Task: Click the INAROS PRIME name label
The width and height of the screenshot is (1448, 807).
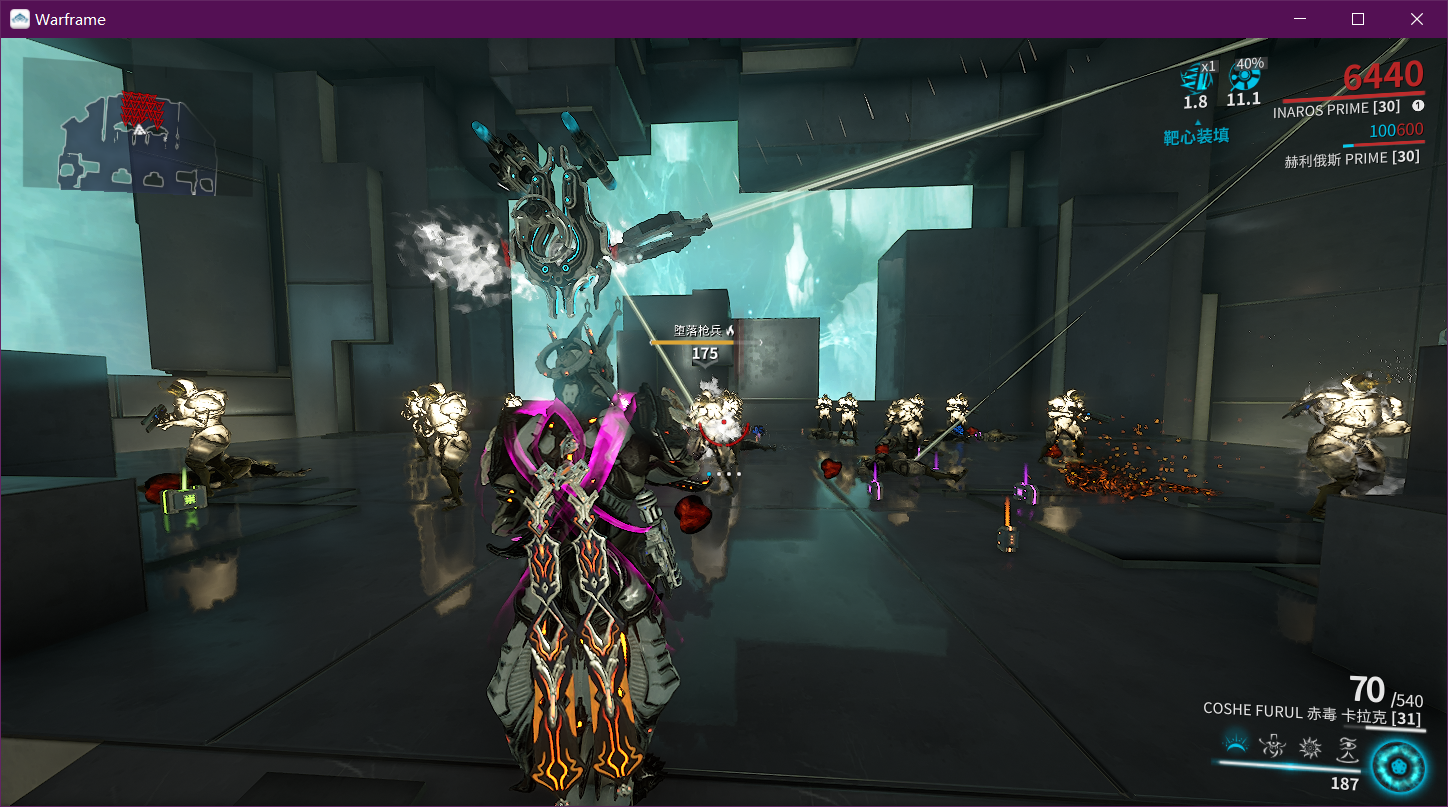Action: [1337, 110]
